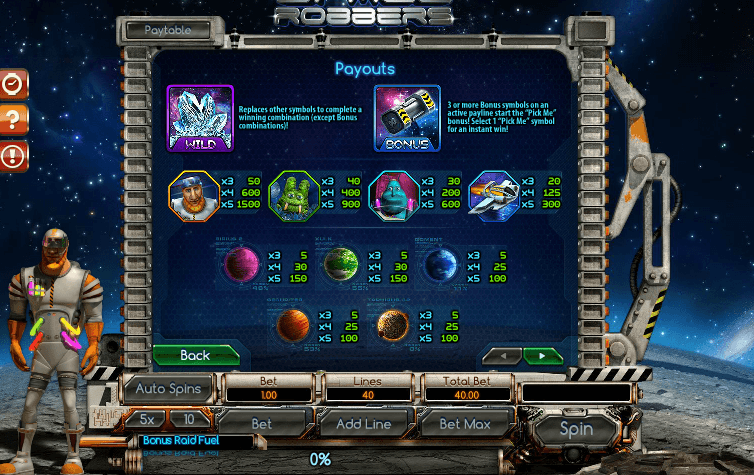The width and height of the screenshot is (754, 475).
Task: Open the Paytable tab
Action: tap(168, 30)
